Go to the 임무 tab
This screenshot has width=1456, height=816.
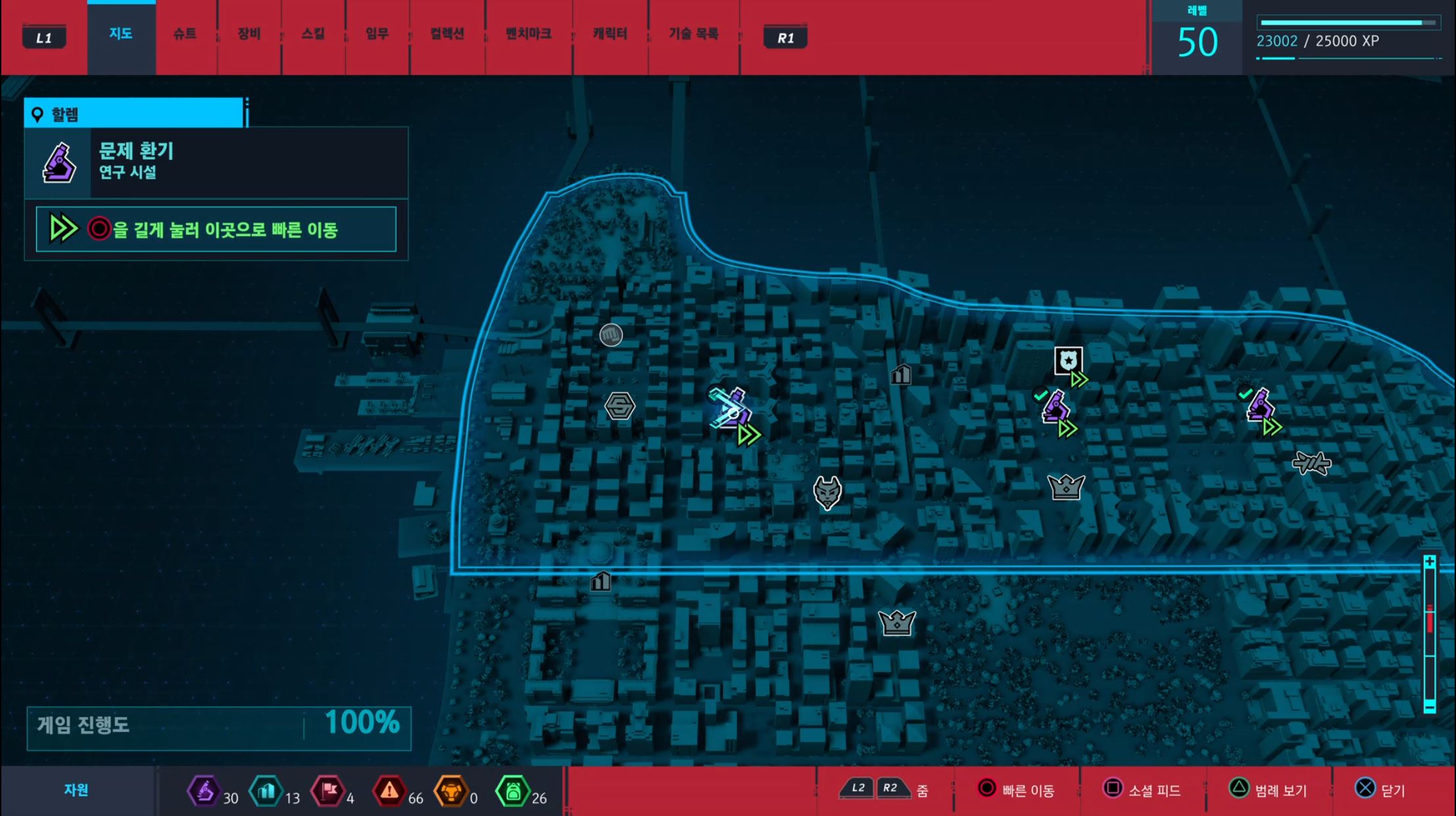tap(377, 34)
